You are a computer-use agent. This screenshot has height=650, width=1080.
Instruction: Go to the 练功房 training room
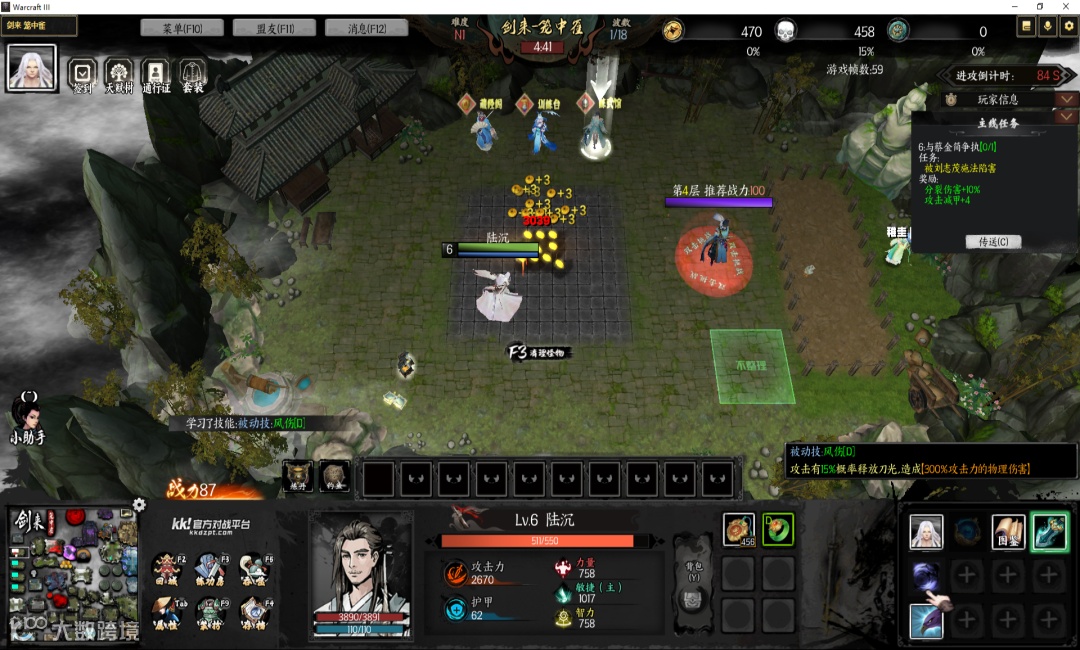coord(209,568)
